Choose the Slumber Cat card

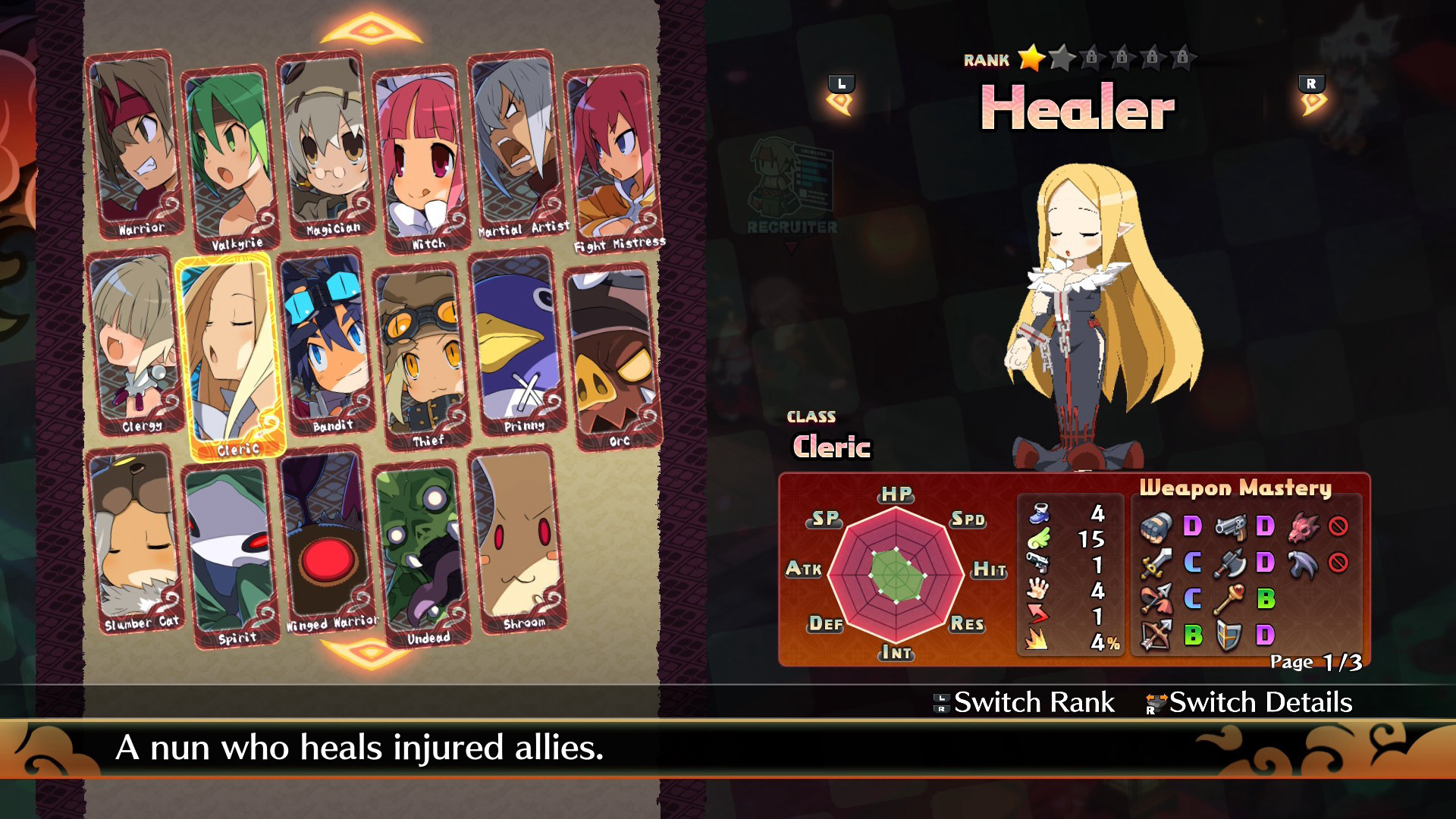click(135, 540)
